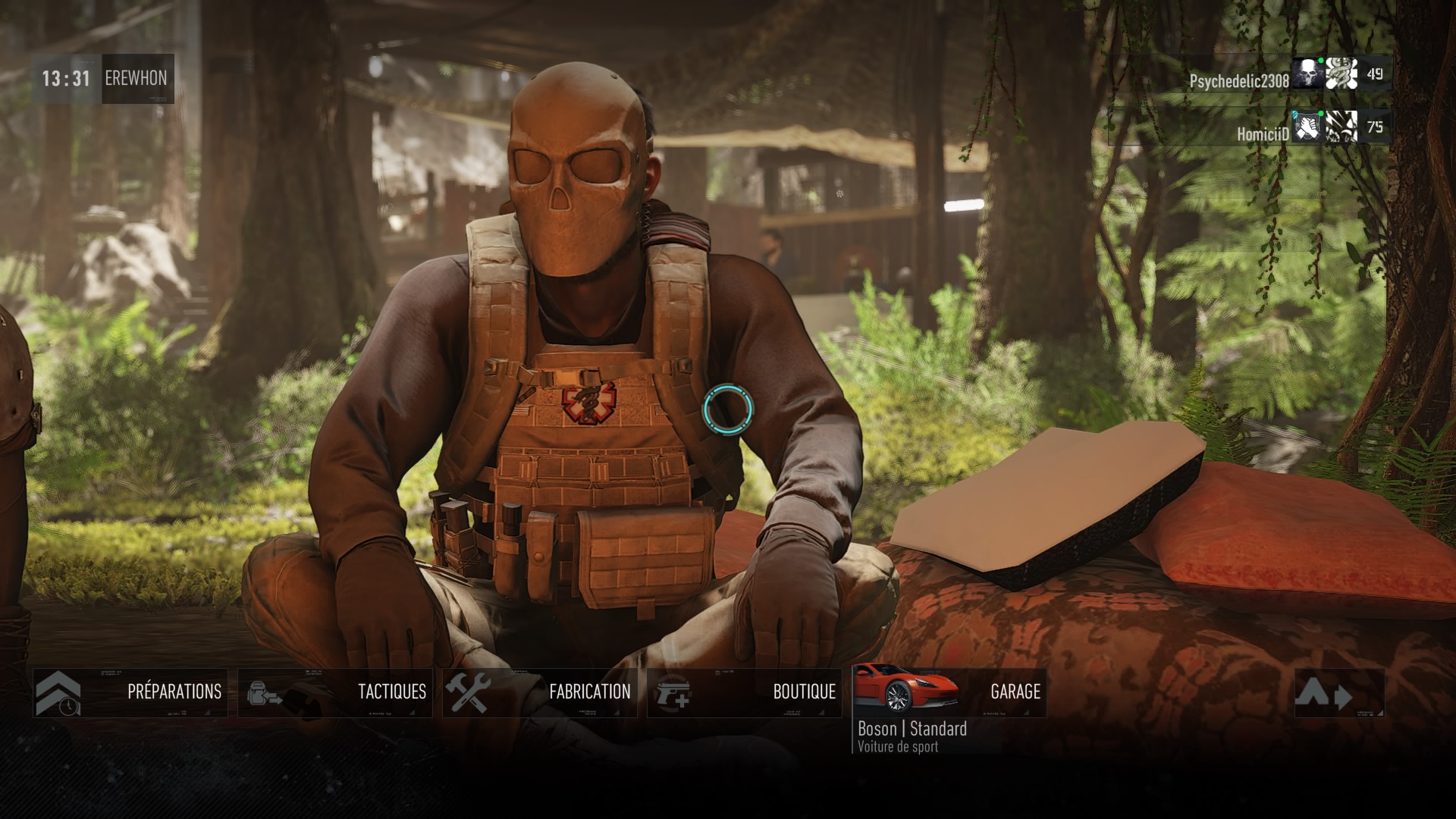Click the arrow tile at the bar's end
The width and height of the screenshot is (1456, 819).
tap(1339, 692)
